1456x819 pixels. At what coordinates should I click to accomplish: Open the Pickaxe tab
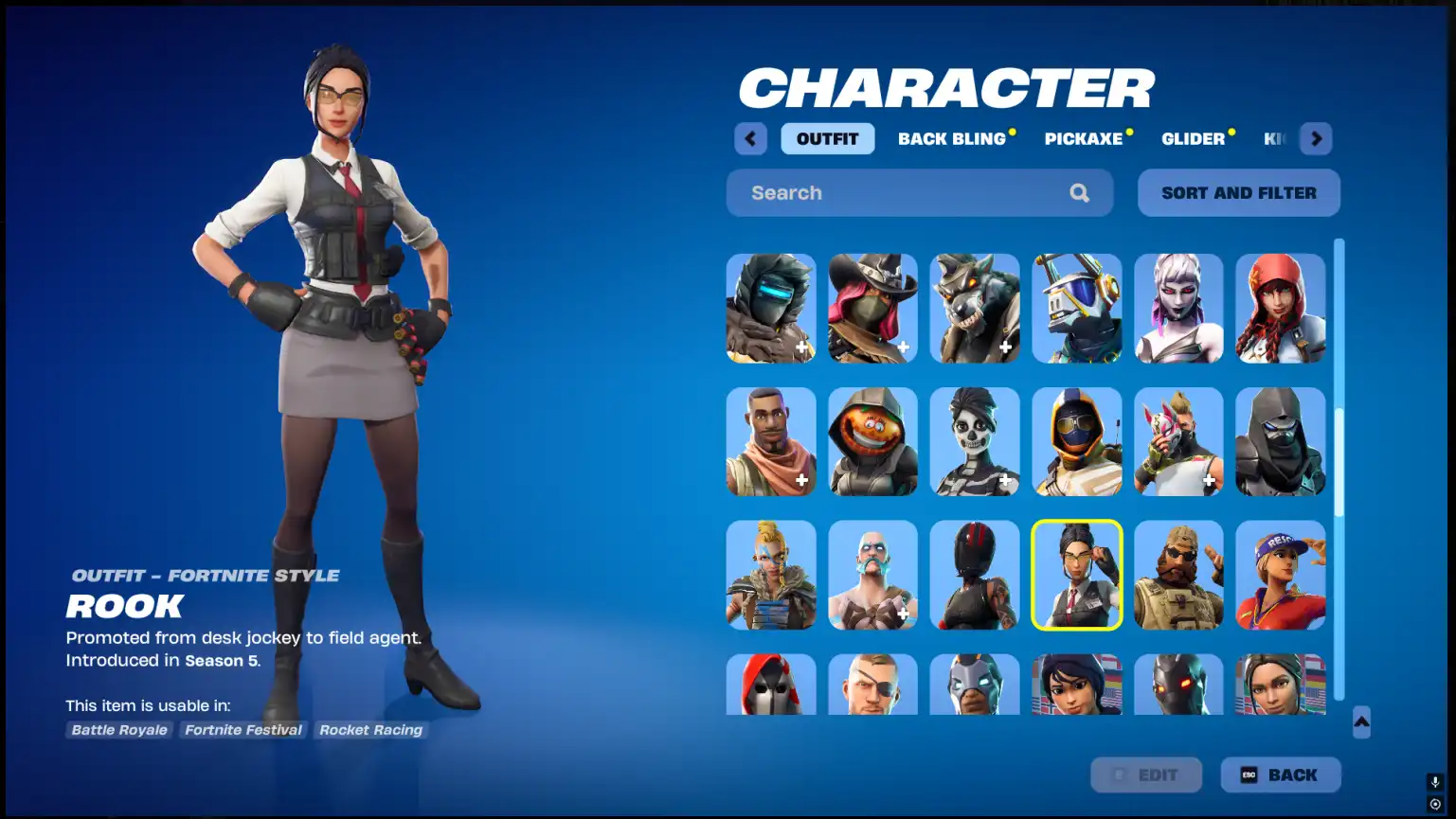[x=1083, y=139]
